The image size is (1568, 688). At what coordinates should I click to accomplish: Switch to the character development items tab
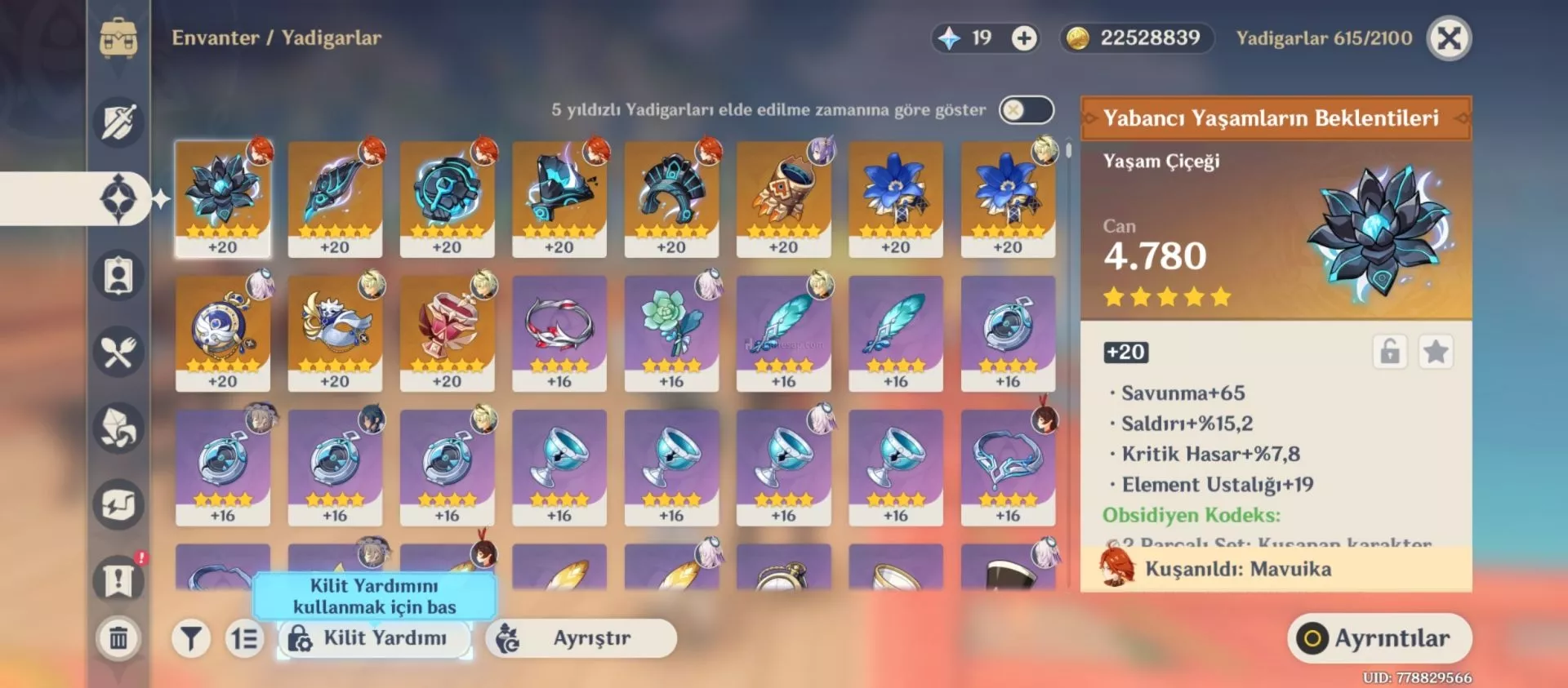coord(118,276)
